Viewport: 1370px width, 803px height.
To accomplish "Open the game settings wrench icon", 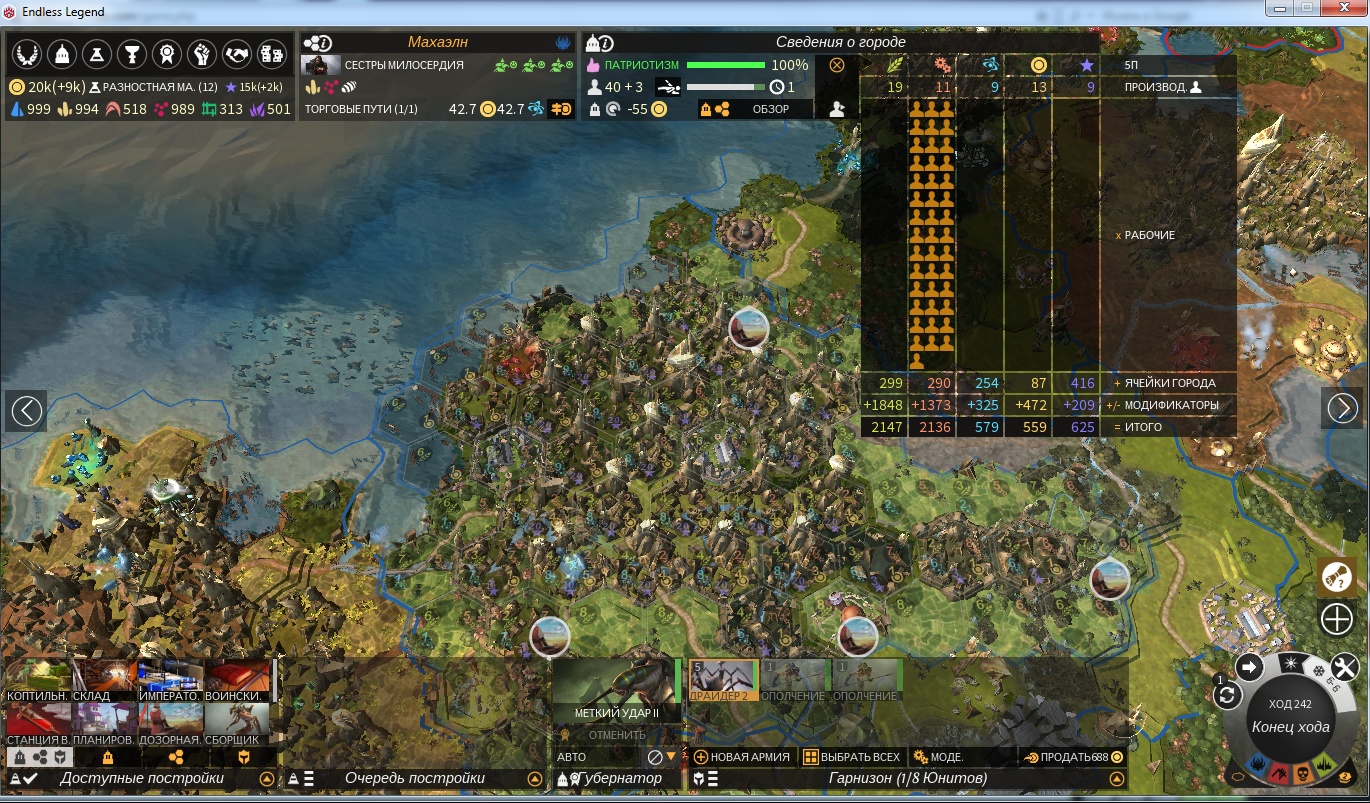I will click(1346, 667).
